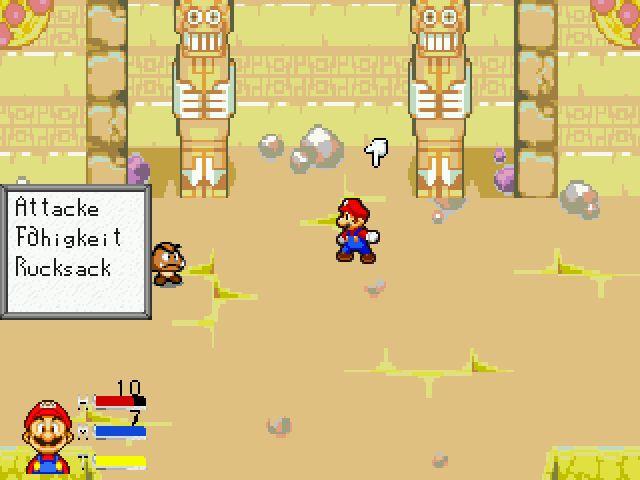Screen dimensions: 640x480
Task: Choose the Fähigkeit menu option
Action: pyautogui.click(x=68, y=238)
